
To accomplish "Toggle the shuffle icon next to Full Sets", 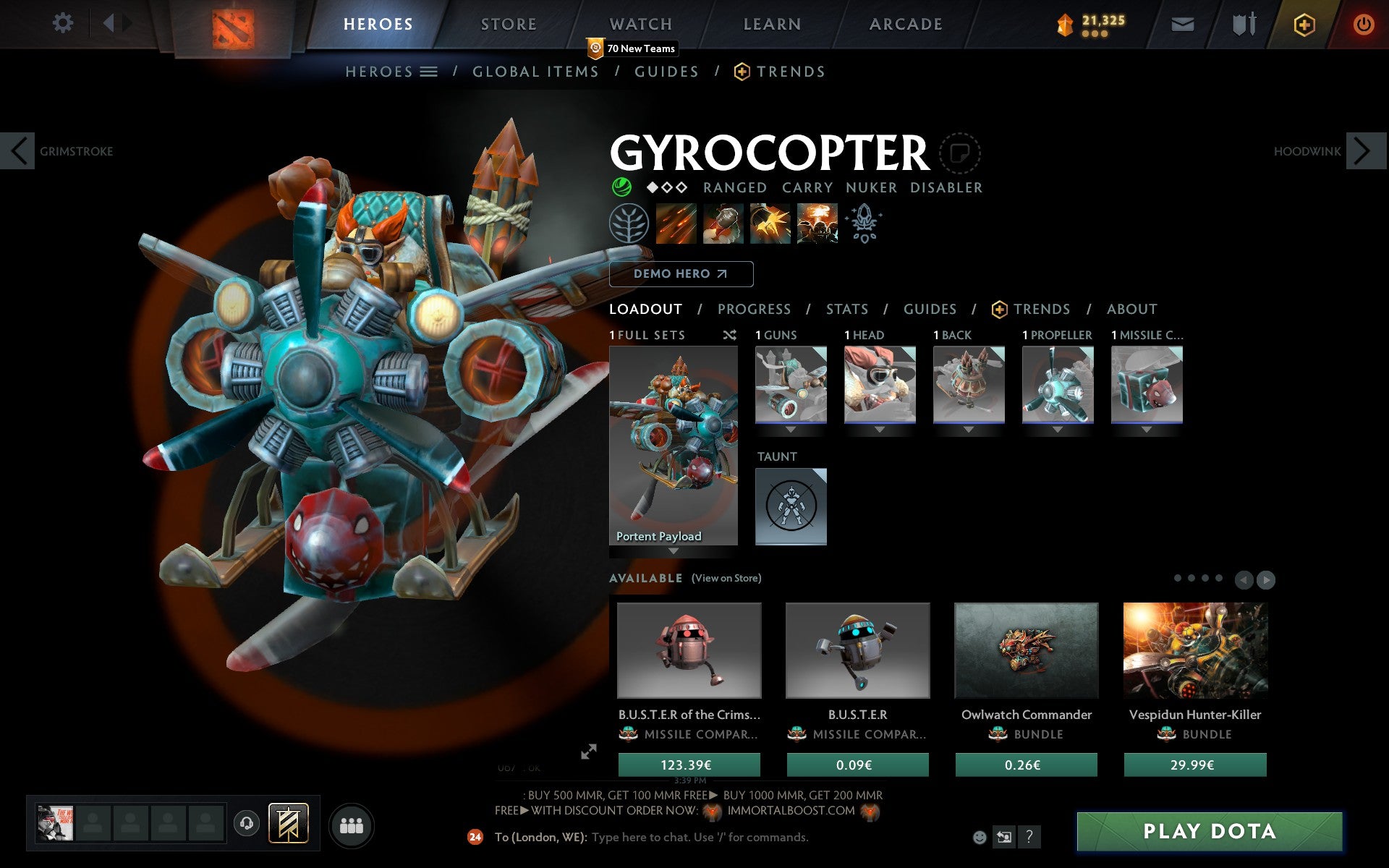I will pyautogui.click(x=729, y=335).
